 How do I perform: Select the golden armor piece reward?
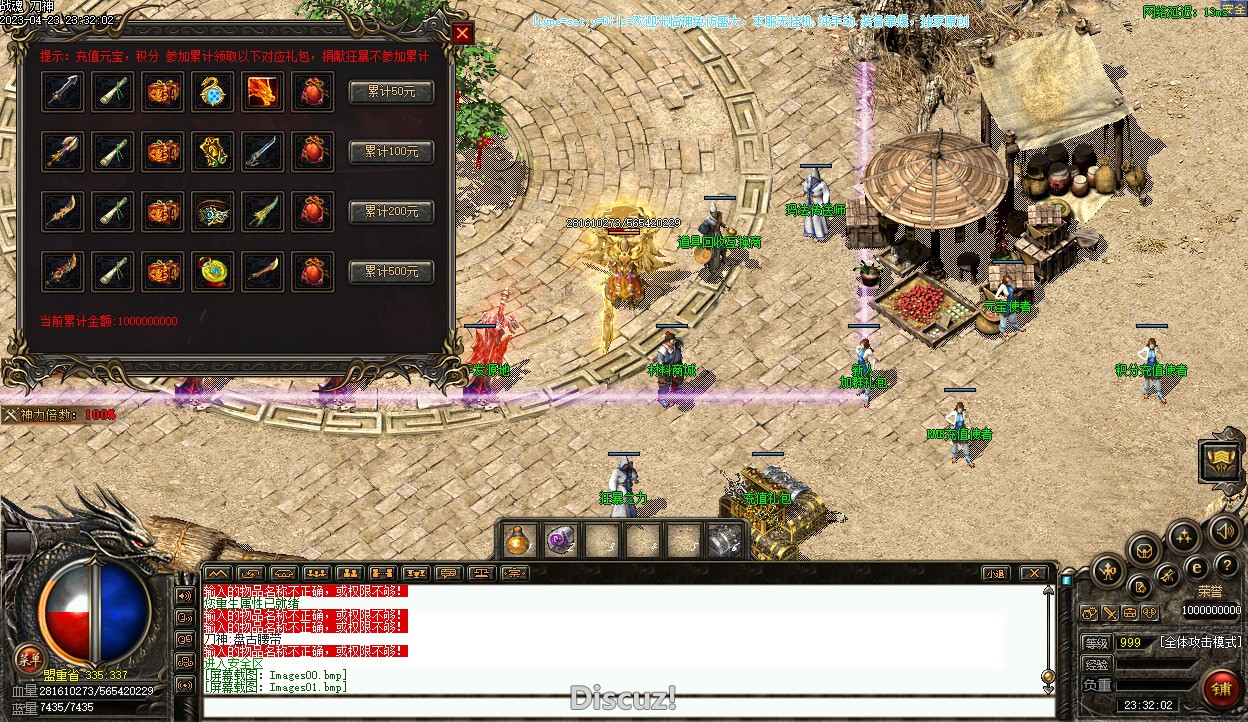click(213, 152)
